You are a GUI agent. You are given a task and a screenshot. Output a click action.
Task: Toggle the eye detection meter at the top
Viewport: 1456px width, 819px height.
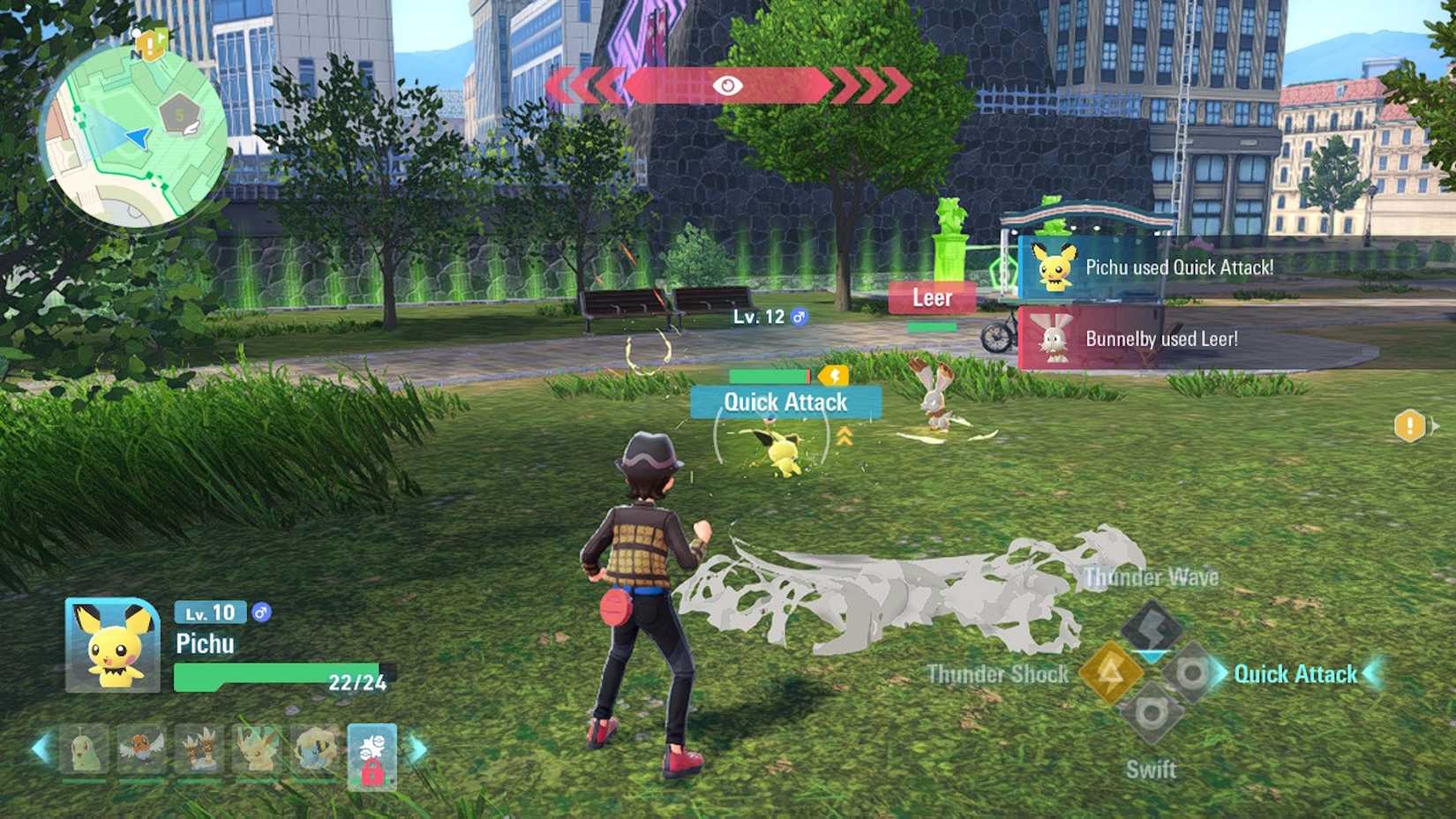(x=726, y=86)
